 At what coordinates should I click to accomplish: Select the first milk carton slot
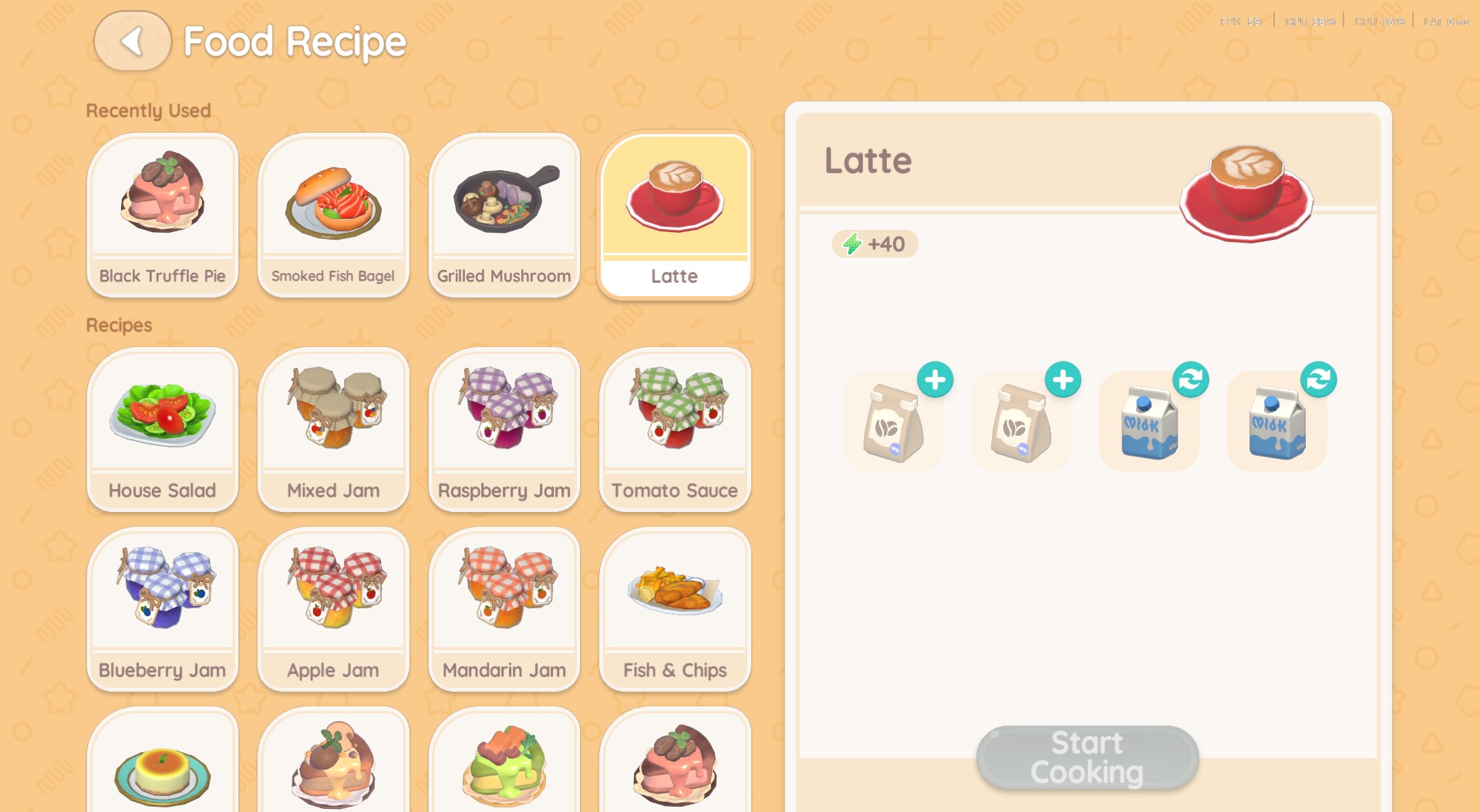[x=1148, y=420]
